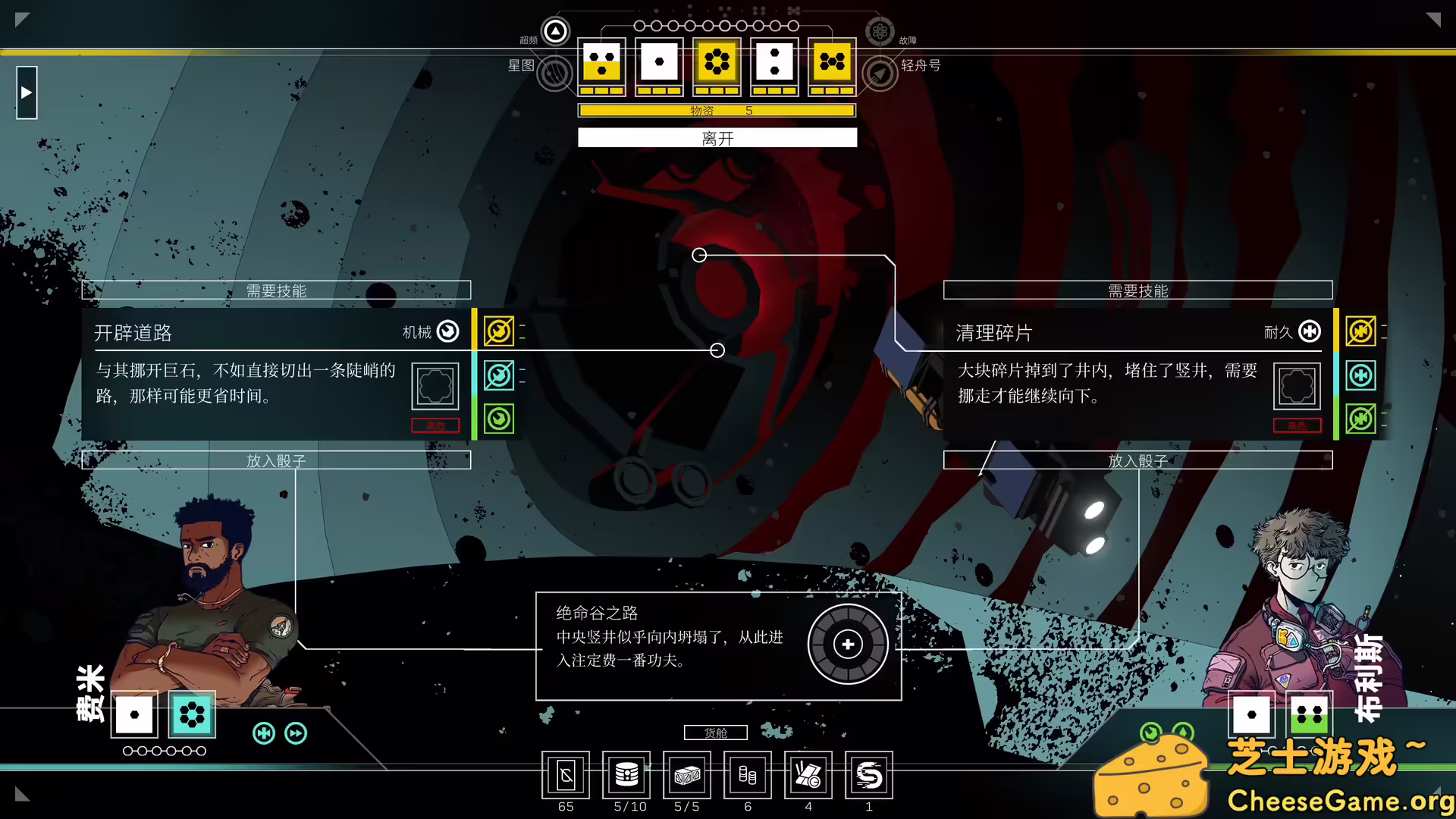Click the 货舱 cargo tab label

pyautogui.click(x=716, y=733)
